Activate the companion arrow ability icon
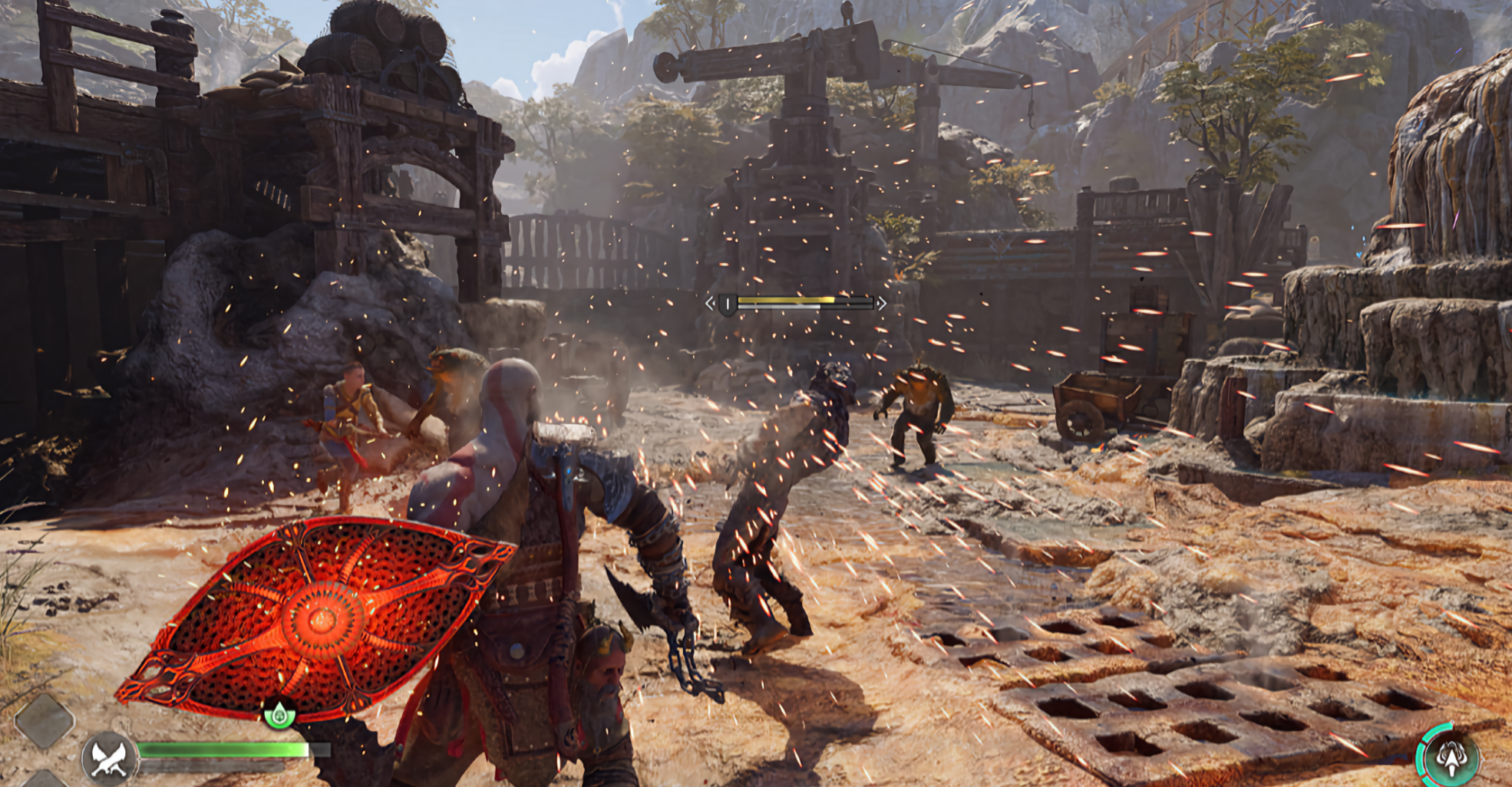The width and height of the screenshot is (1512, 787). (1450, 756)
